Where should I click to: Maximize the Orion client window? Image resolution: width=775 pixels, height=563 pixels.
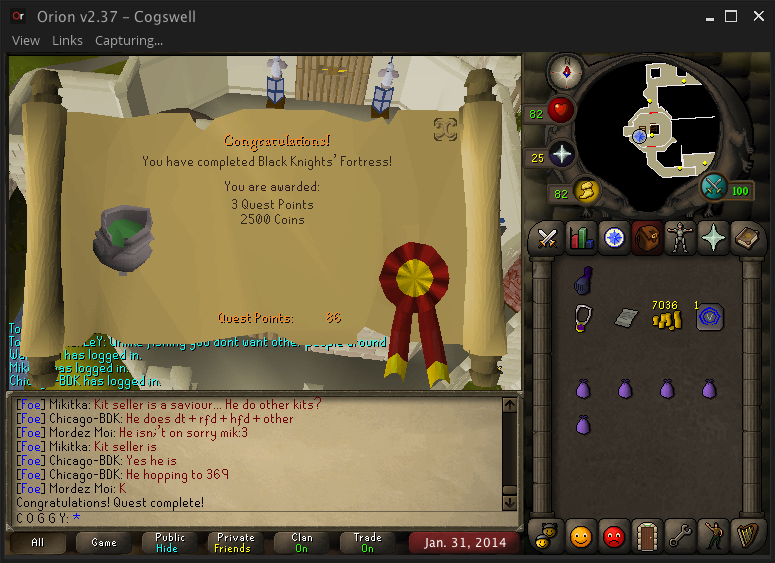pyautogui.click(x=731, y=17)
